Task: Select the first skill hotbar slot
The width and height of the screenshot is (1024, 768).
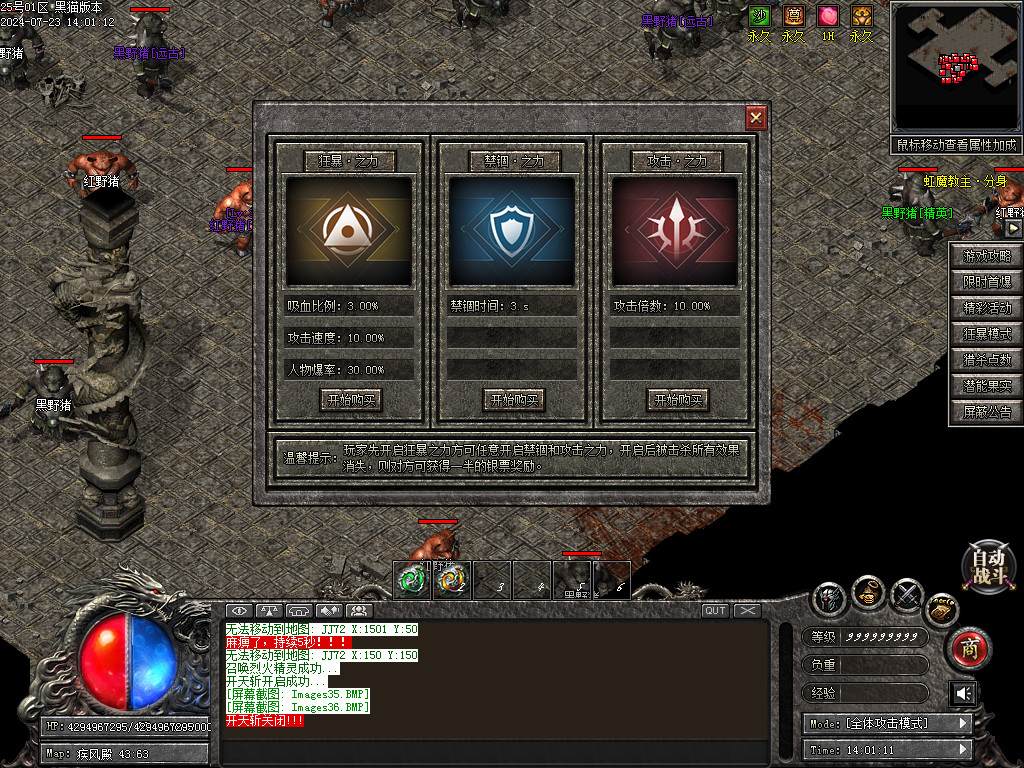Action: (412, 579)
